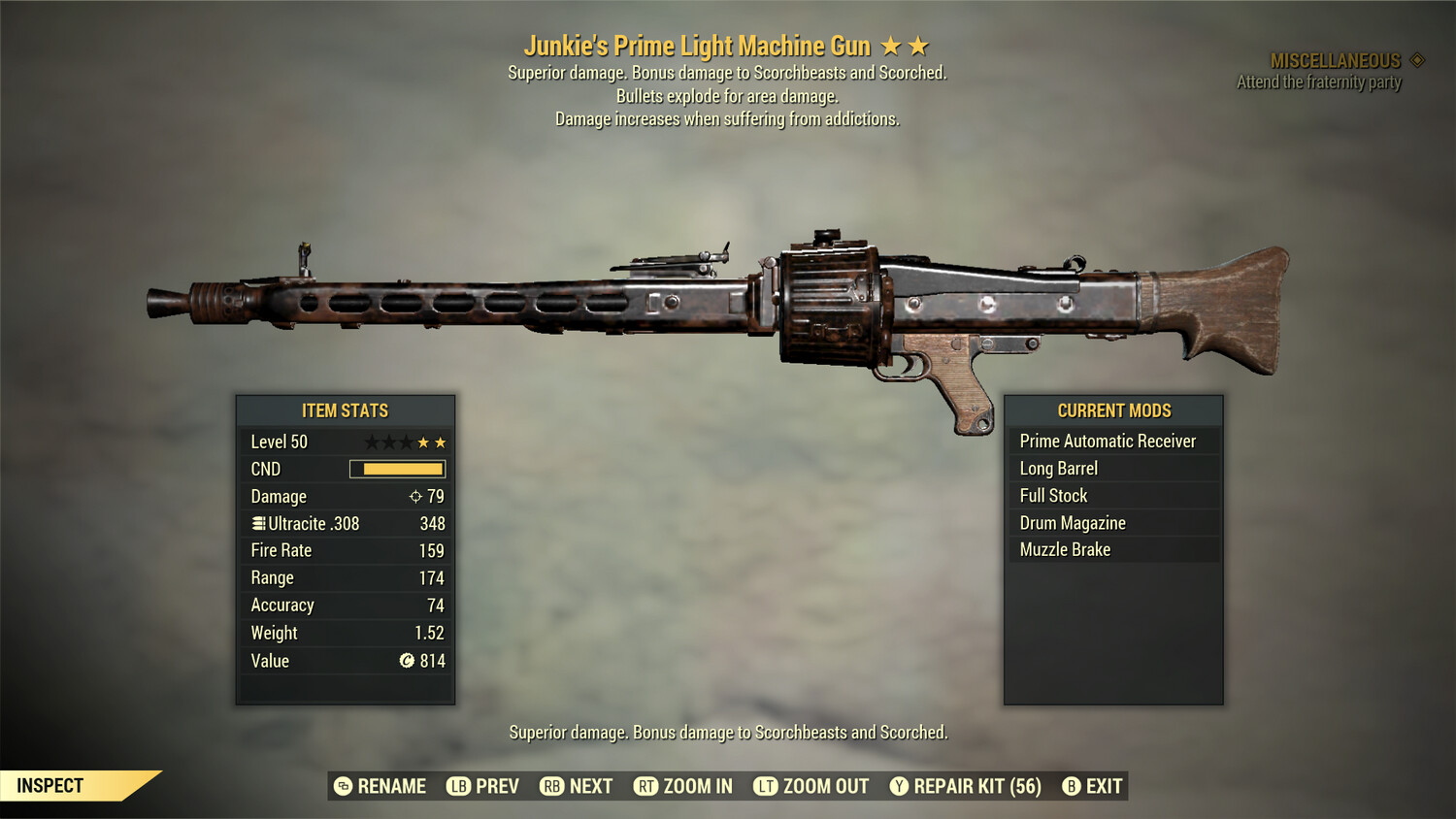Expand the CURRENT MODS panel header
Viewport: 1456px width, 819px height.
click(1113, 410)
